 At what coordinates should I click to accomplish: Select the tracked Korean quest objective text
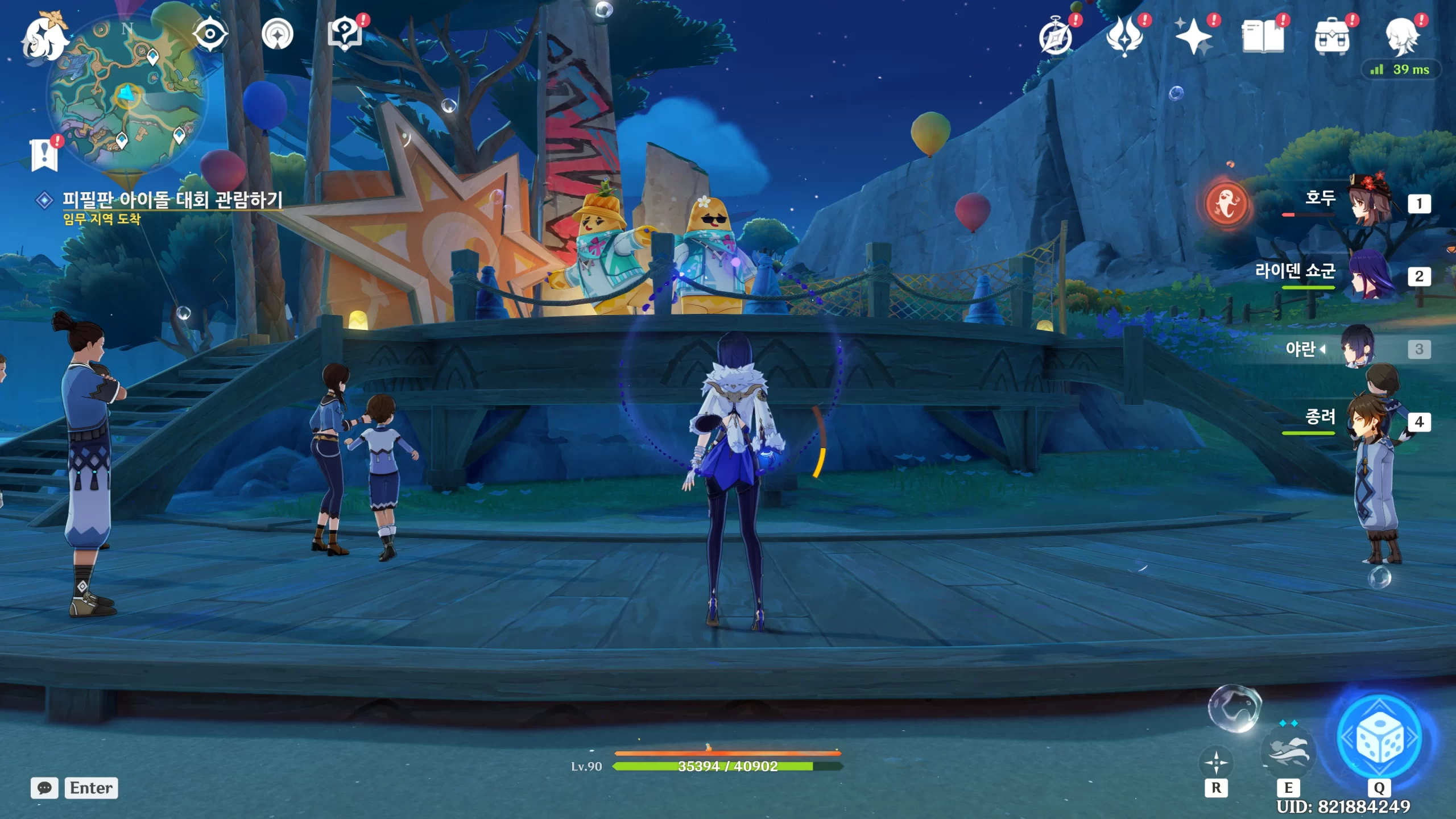pyautogui.click(x=172, y=200)
